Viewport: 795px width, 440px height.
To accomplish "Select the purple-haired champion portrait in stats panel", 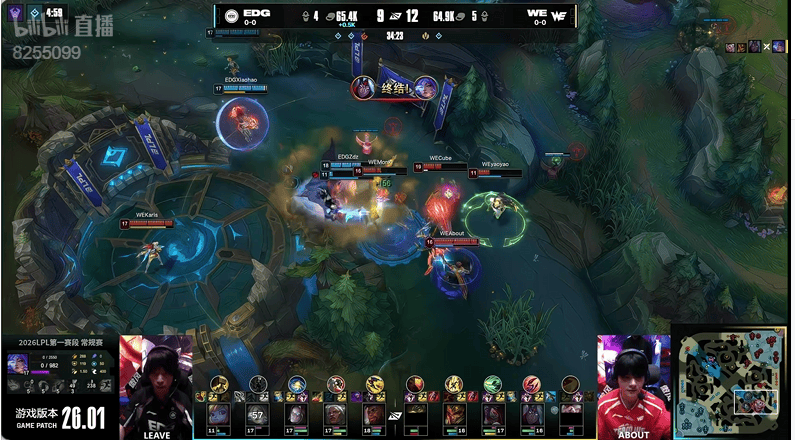I will [17, 363].
